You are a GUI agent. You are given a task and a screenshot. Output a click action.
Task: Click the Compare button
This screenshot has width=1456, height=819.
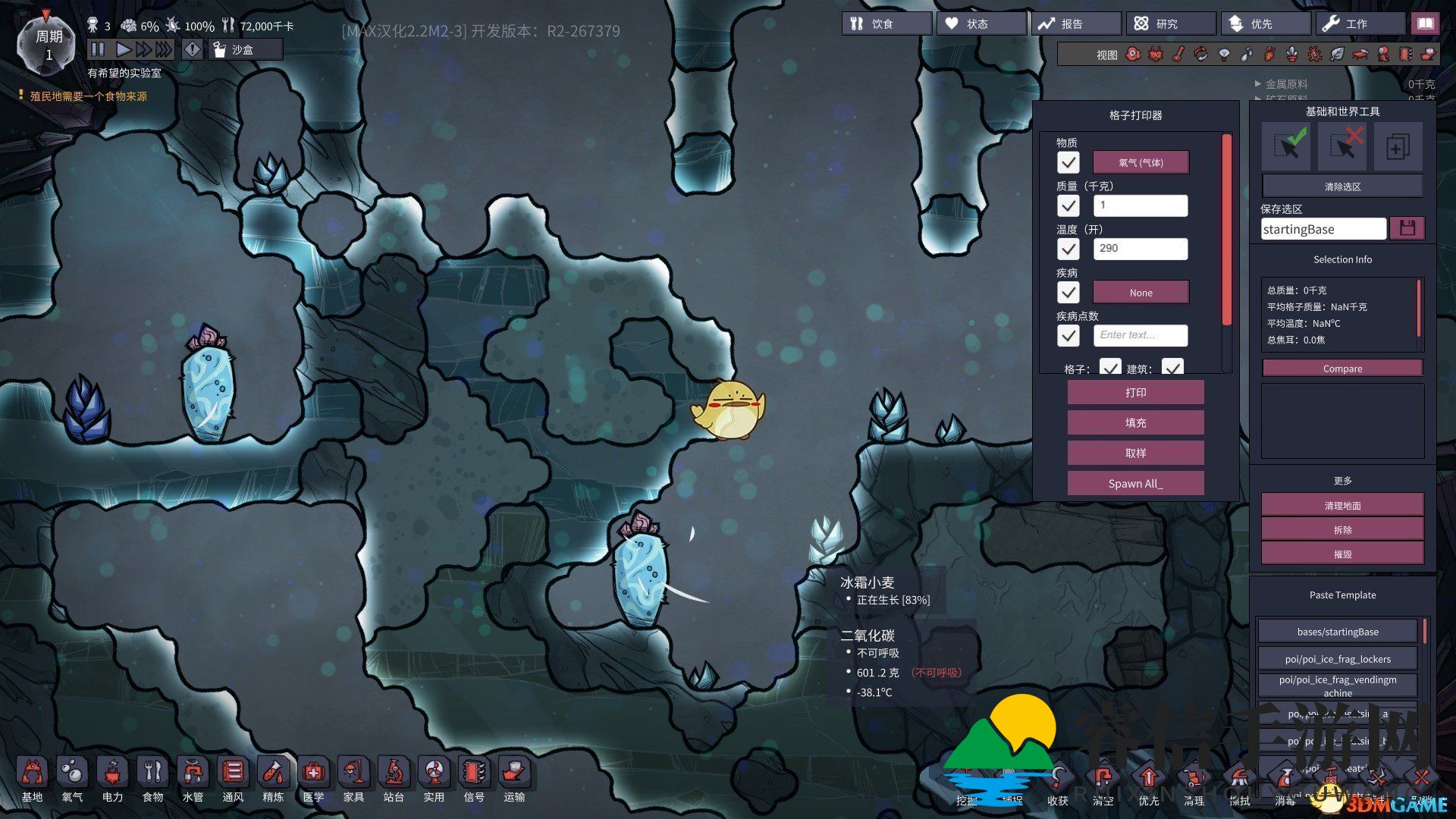coord(1341,369)
